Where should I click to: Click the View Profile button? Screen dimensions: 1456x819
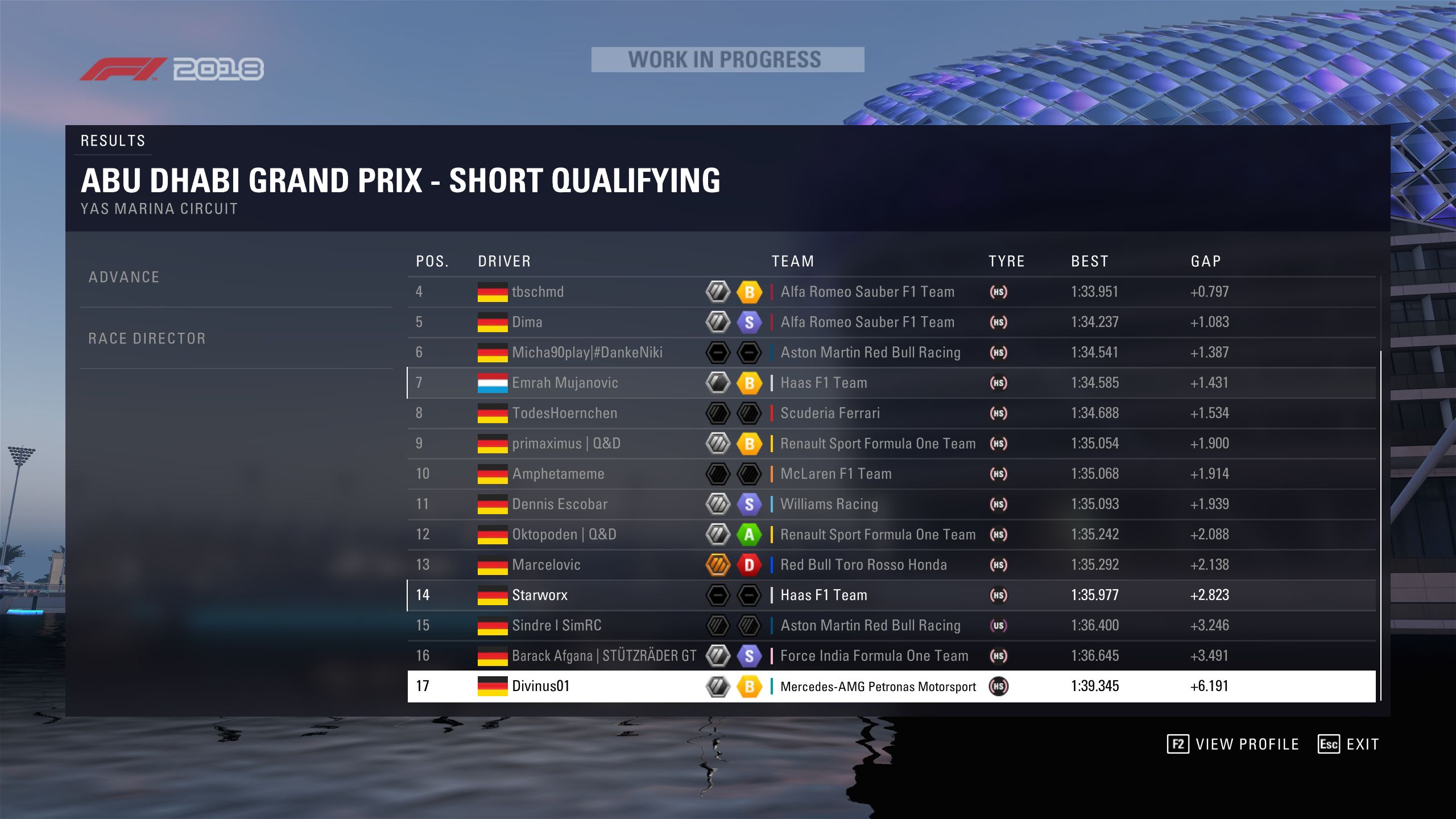click(x=1233, y=744)
